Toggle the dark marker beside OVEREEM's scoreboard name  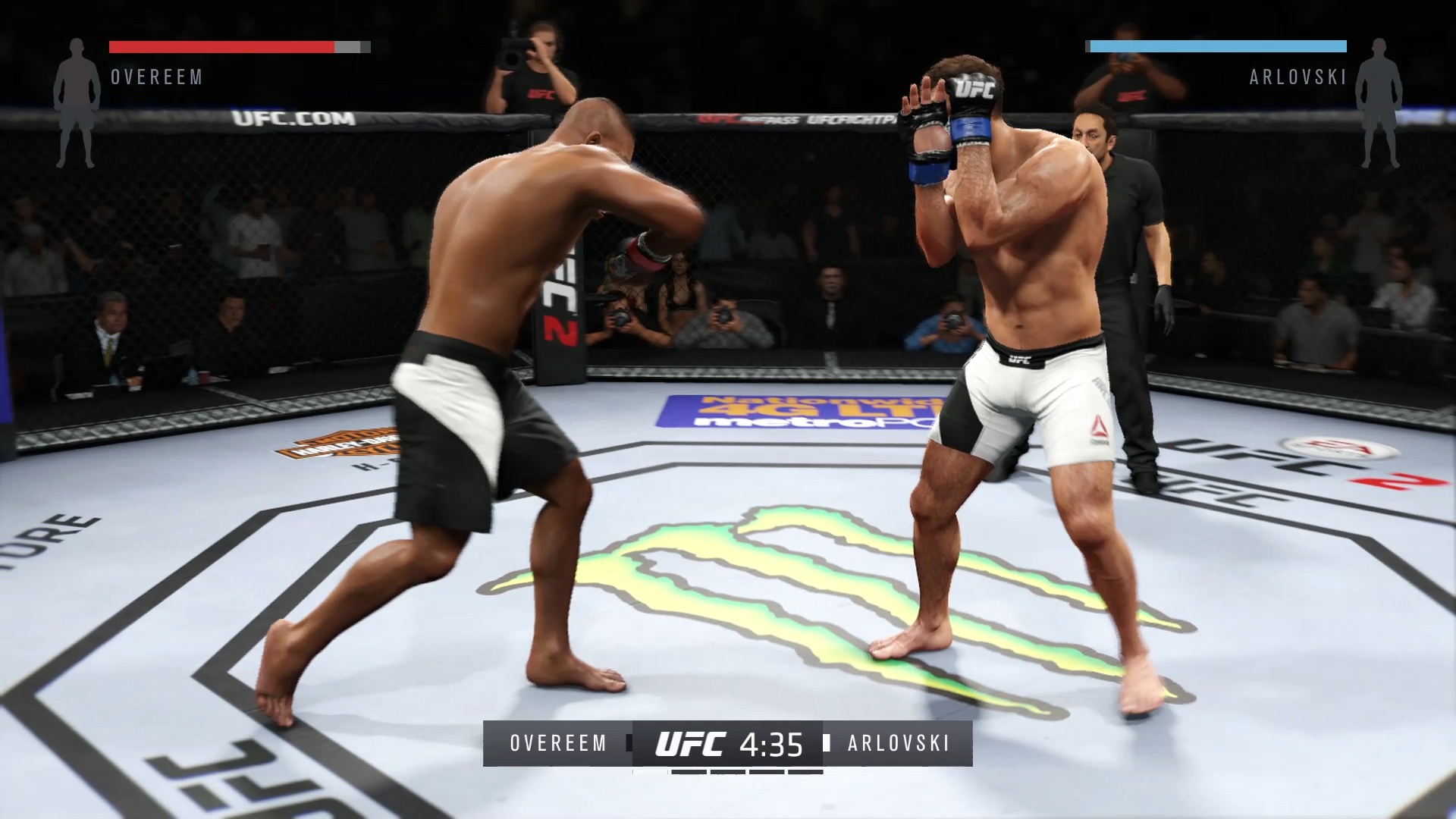click(628, 744)
